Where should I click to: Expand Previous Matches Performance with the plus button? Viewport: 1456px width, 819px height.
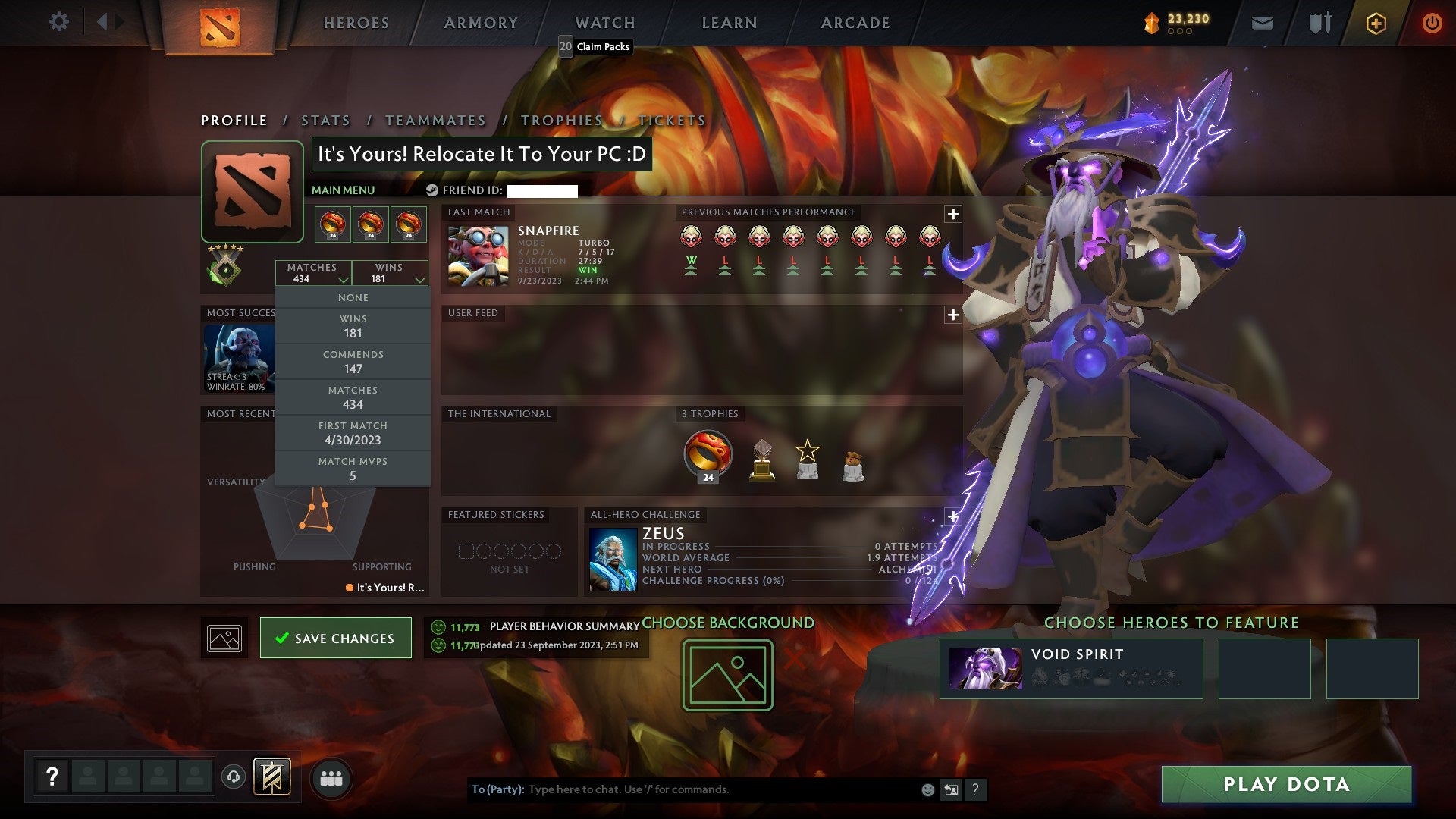[x=952, y=213]
